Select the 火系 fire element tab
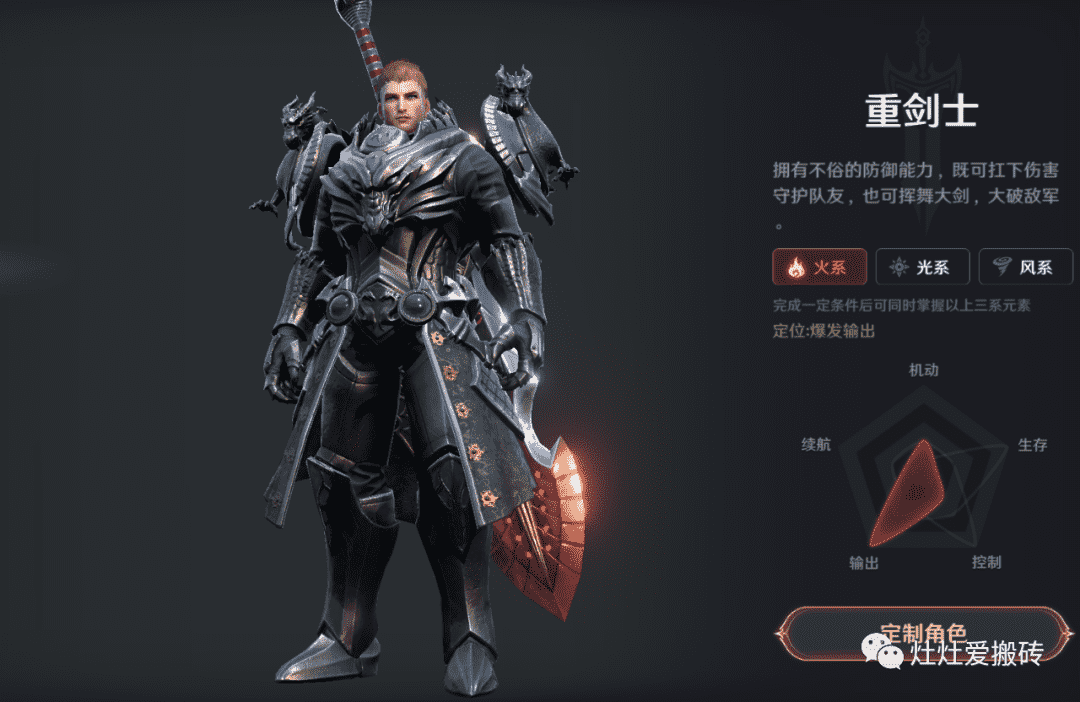 click(819, 267)
